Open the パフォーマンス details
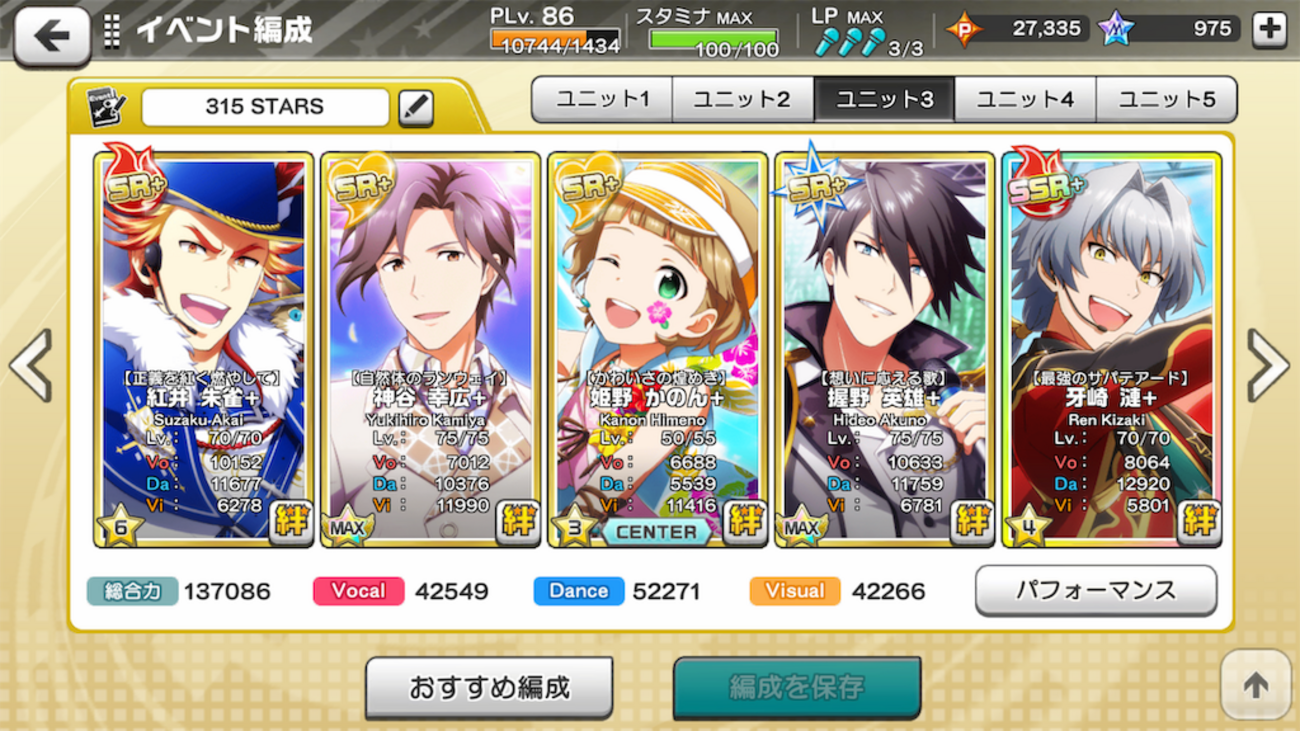The height and width of the screenshot is (731, 1300). [1096, 590]
